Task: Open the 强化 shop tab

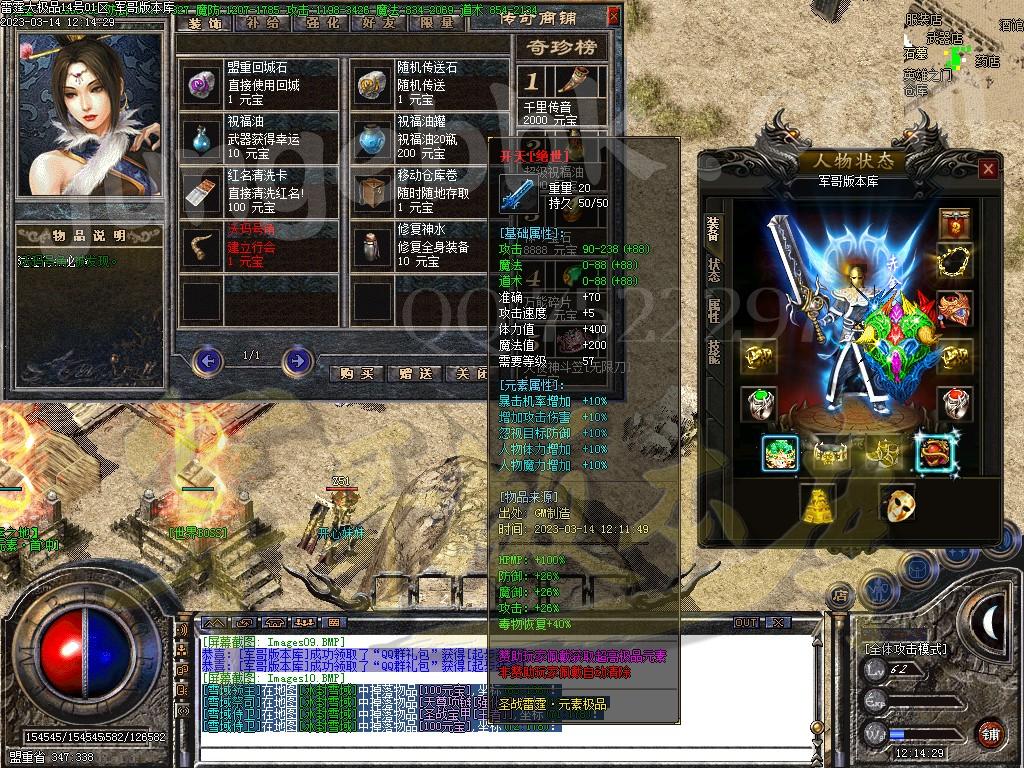Action: click(322, 22)
